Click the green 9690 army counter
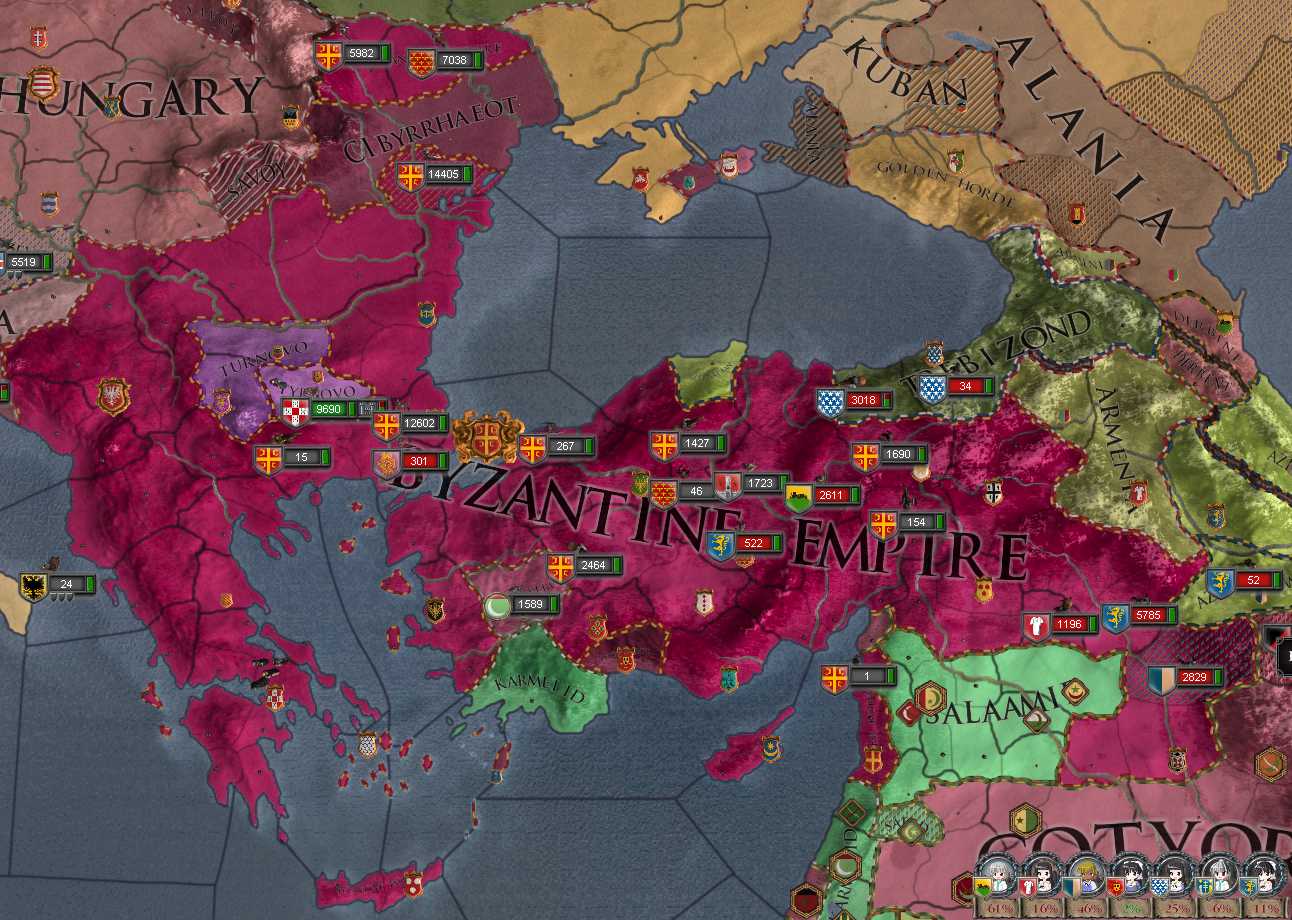Viewport: 1292px width, 920px height. [x=327, y=409]
